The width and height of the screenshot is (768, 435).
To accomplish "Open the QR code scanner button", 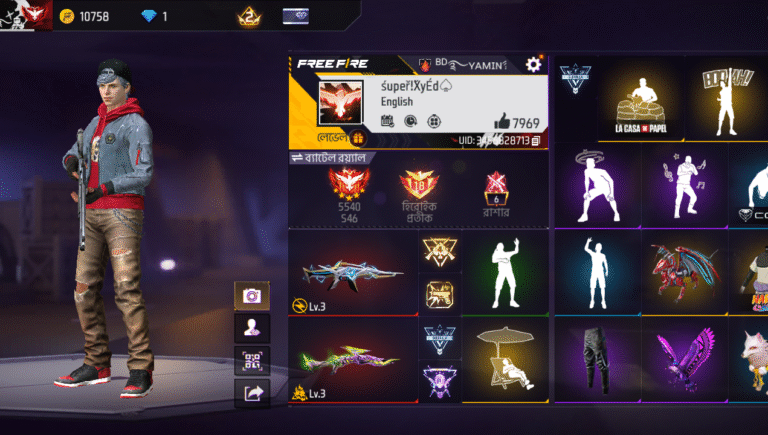I will tap(251, 361).
